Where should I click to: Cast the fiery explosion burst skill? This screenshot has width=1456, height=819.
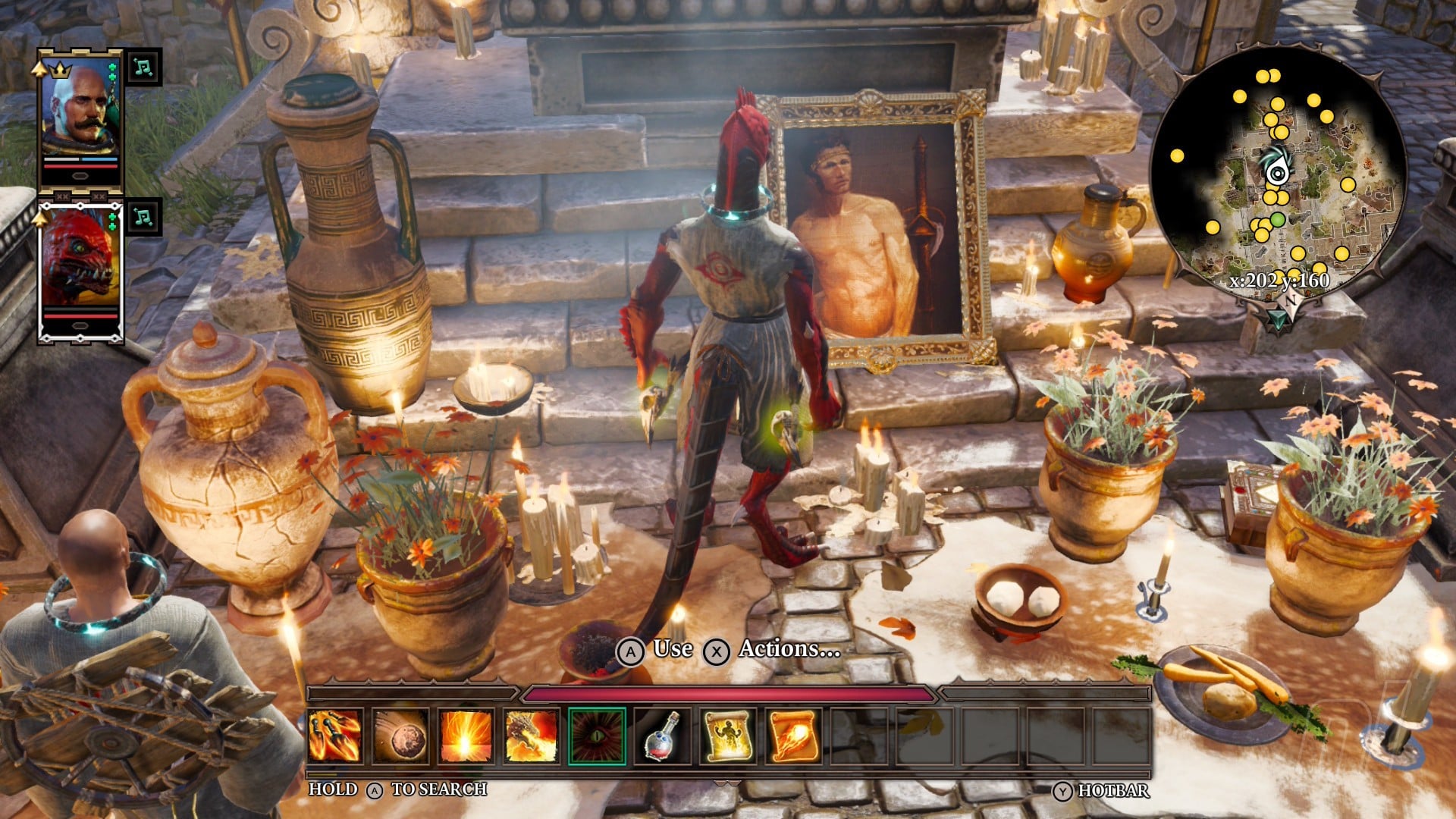[x=466, y=735]
